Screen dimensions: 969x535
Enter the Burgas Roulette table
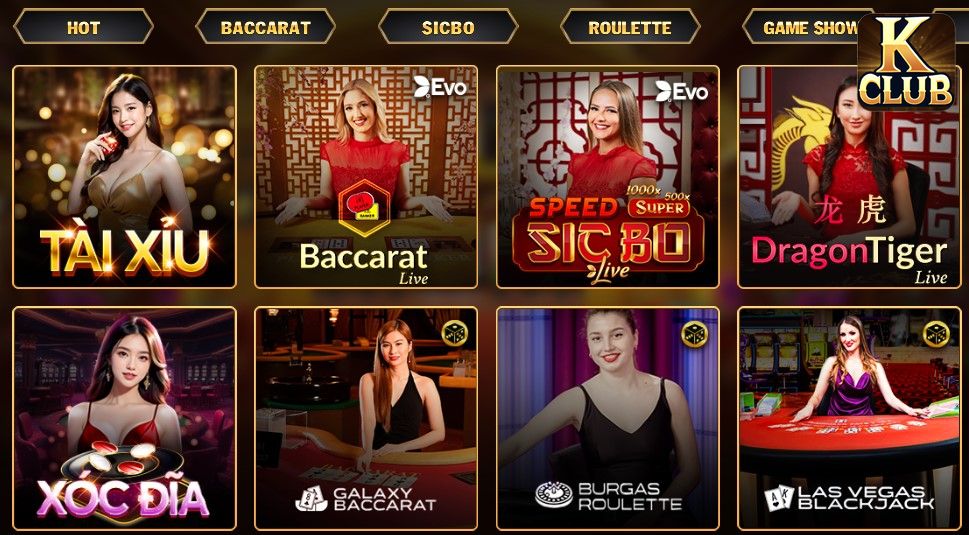coord(608,418)
